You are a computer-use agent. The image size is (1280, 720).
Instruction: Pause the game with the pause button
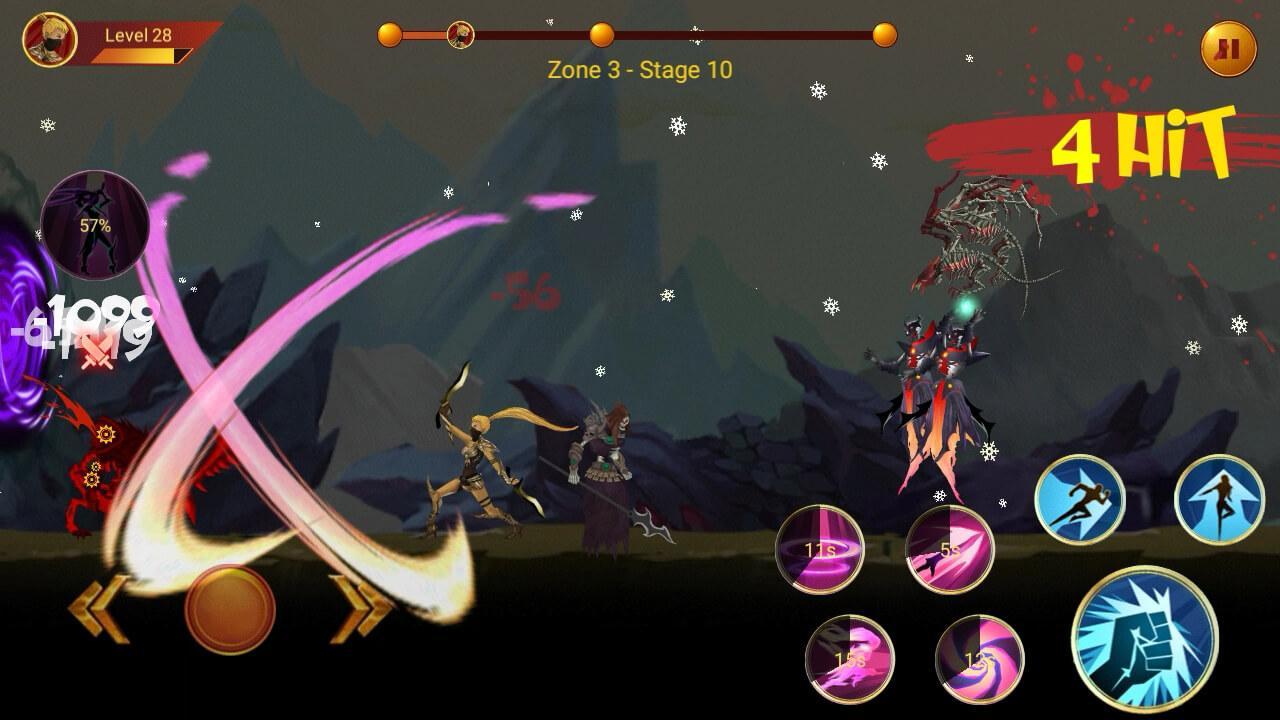click(1229, 49)
